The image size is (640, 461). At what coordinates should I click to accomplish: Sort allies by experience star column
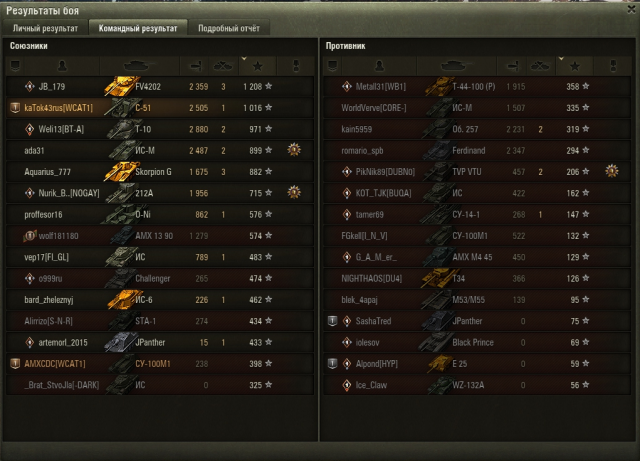point(268,66)
